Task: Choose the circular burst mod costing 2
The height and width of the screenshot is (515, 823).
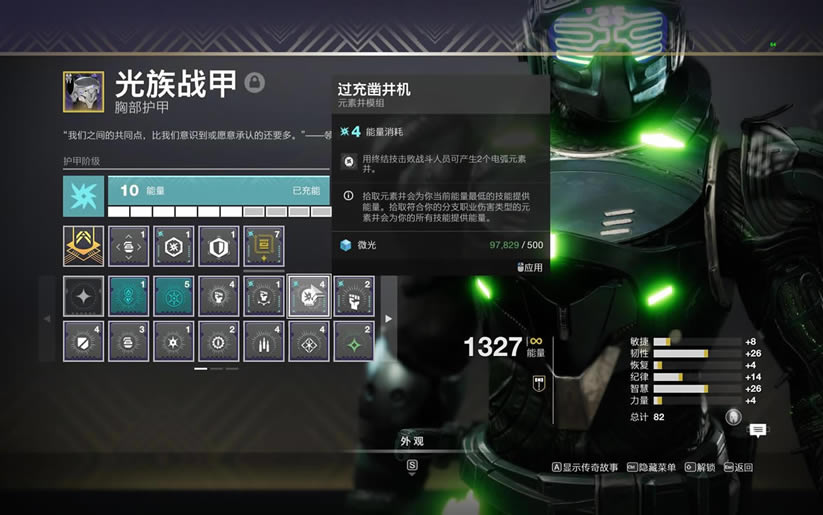Action: pos(219,341)
